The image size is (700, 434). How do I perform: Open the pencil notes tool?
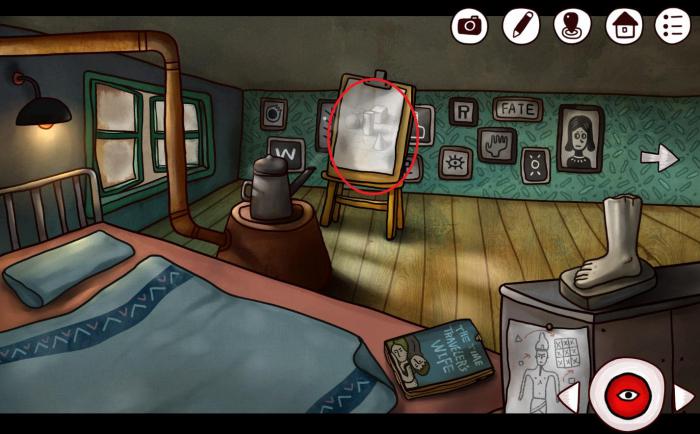coord(521,25)
